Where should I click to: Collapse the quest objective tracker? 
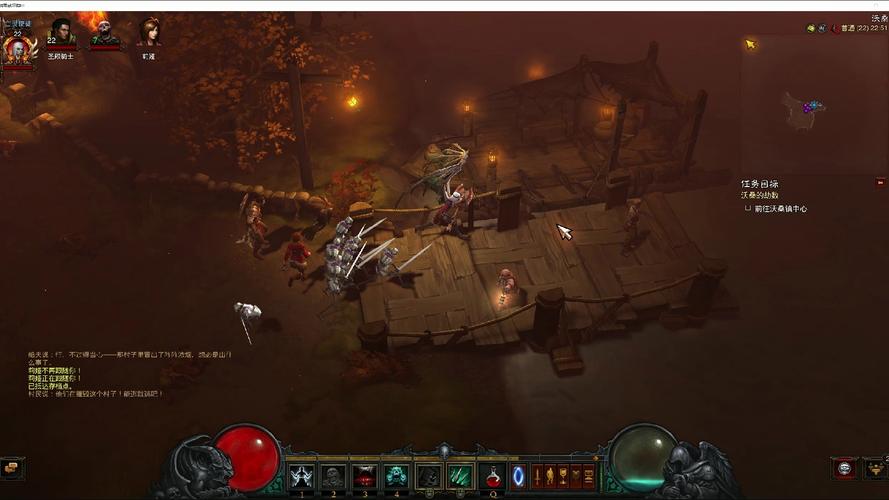pos(880,182)
